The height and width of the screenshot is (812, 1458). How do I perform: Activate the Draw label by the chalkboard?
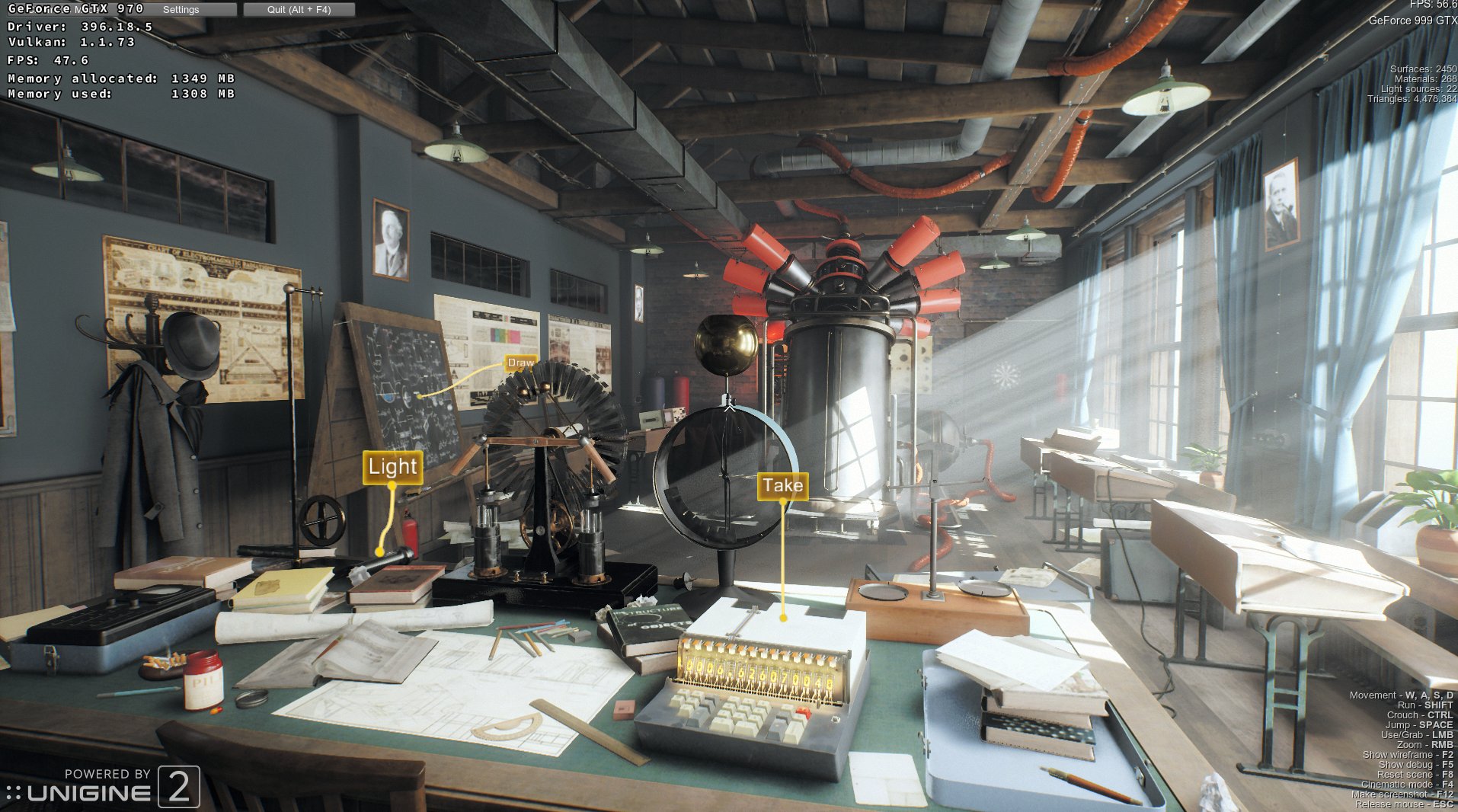click(521, 363)
